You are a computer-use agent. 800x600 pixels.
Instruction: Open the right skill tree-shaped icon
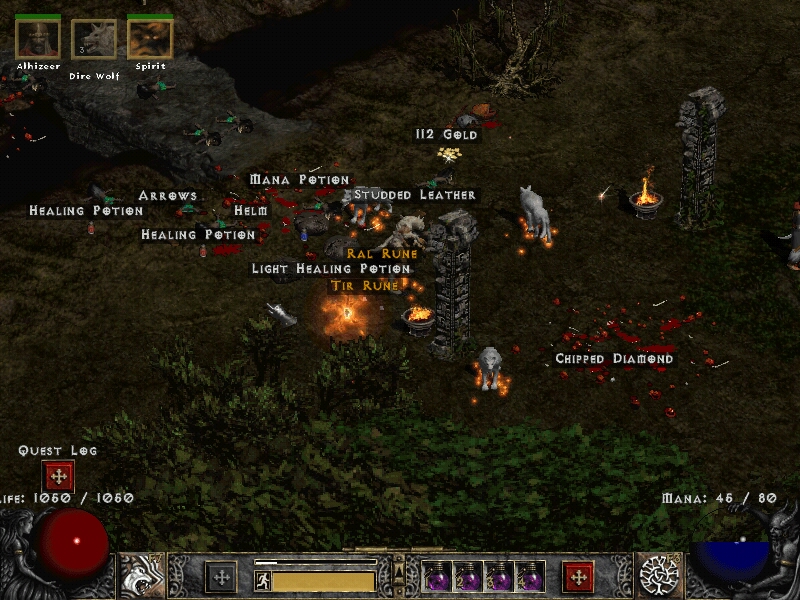659,576
